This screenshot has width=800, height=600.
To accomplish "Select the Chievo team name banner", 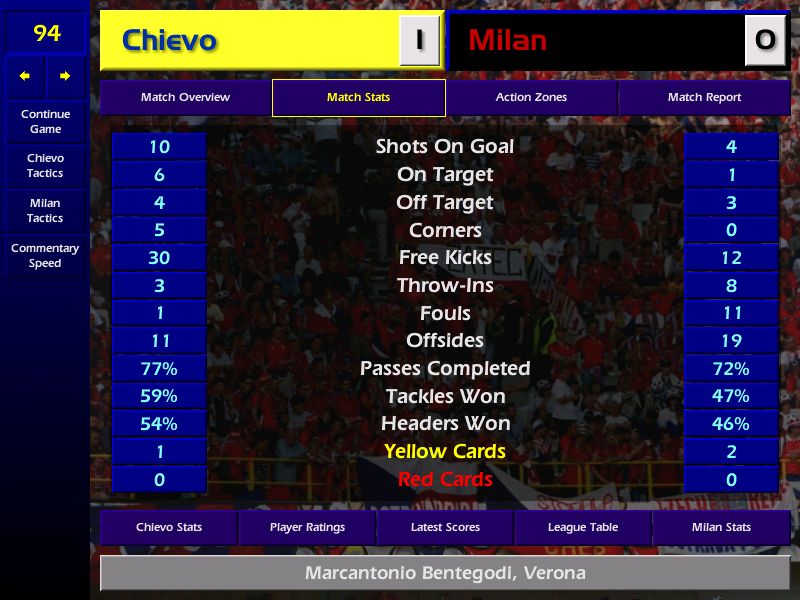I will pos(250,41).
